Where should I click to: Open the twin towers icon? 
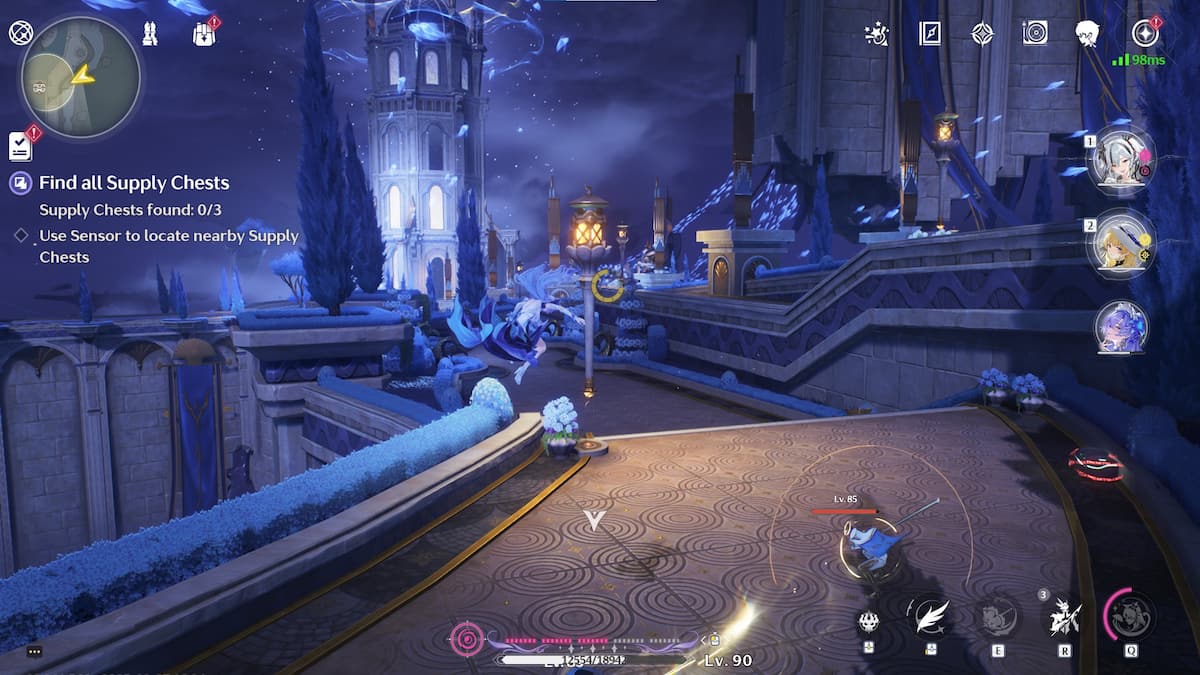click(x=150, y=34)
